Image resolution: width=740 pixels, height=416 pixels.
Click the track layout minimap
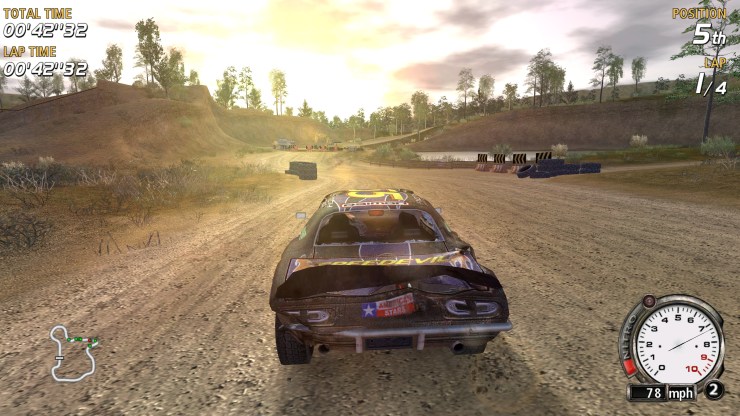[75, 352]
